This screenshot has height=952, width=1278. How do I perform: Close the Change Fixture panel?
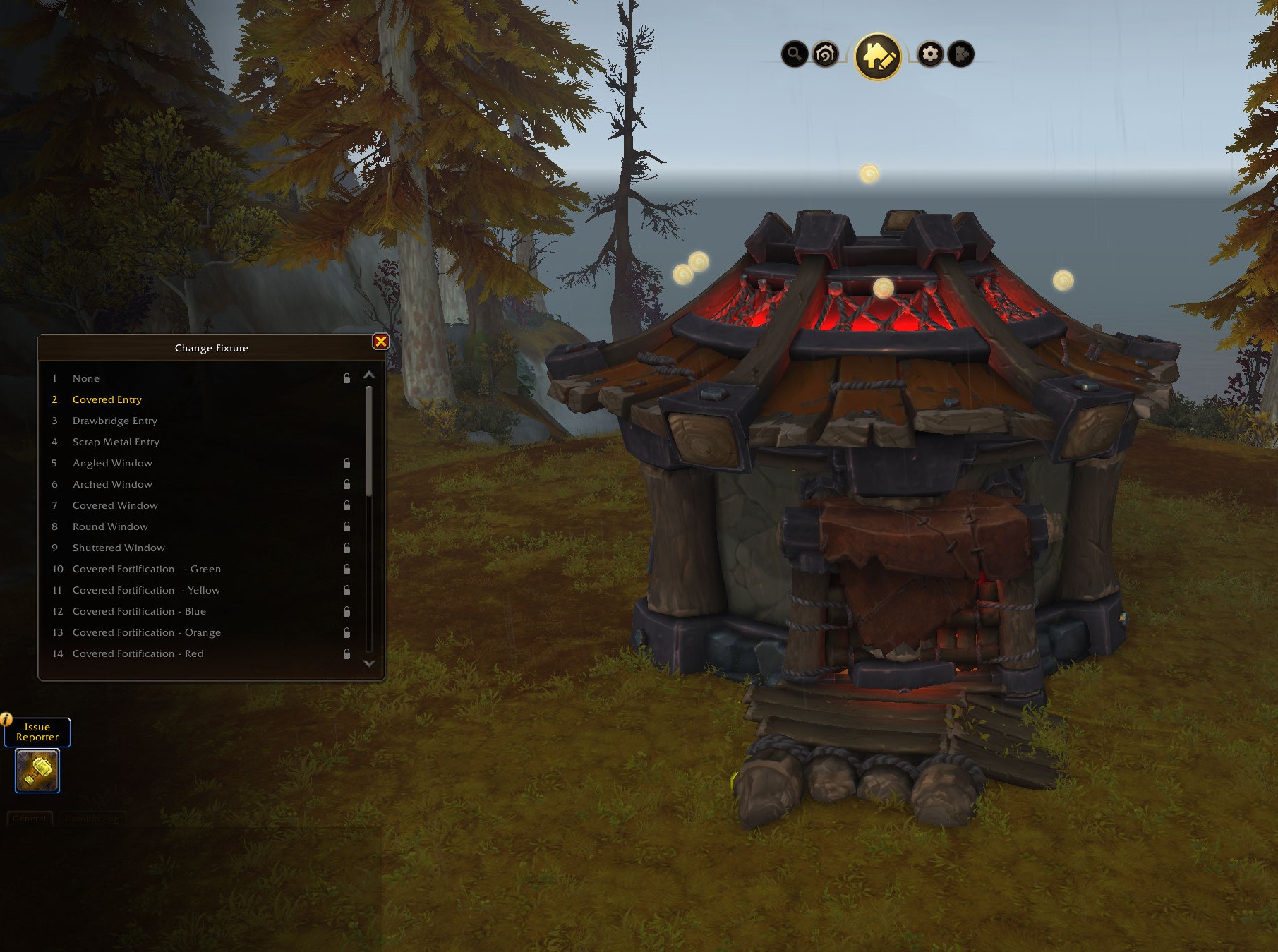coord(381,342)
